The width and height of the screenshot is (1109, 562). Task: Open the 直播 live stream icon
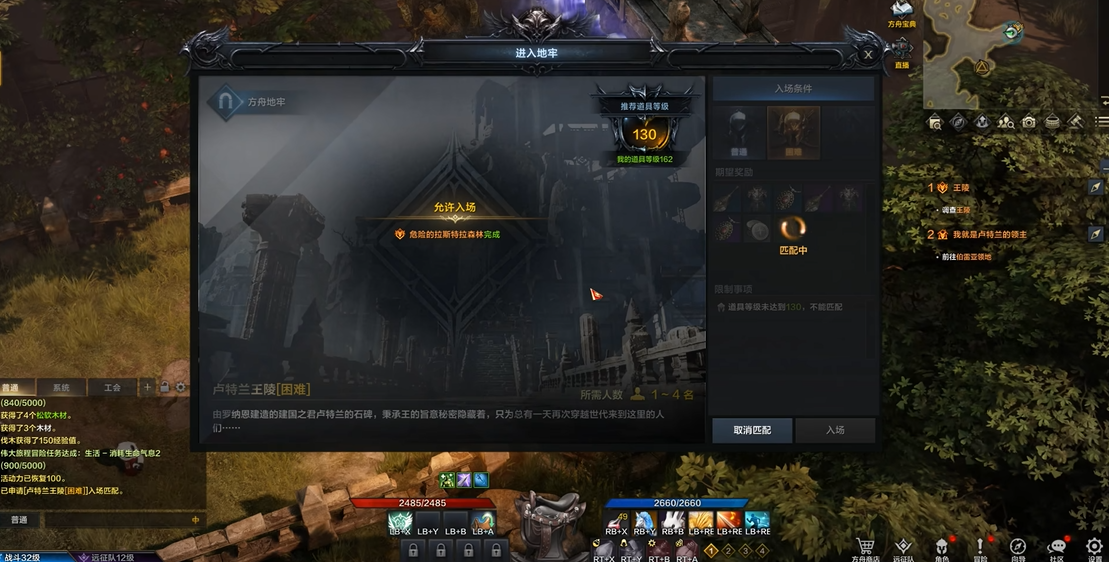point(902,50)
